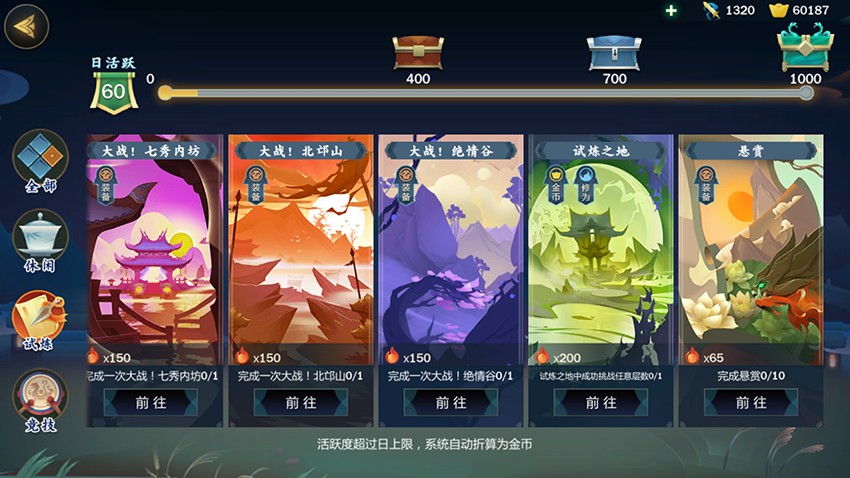
Task: Select the 试炼之地 card artwork
Action: coord(601,260)
